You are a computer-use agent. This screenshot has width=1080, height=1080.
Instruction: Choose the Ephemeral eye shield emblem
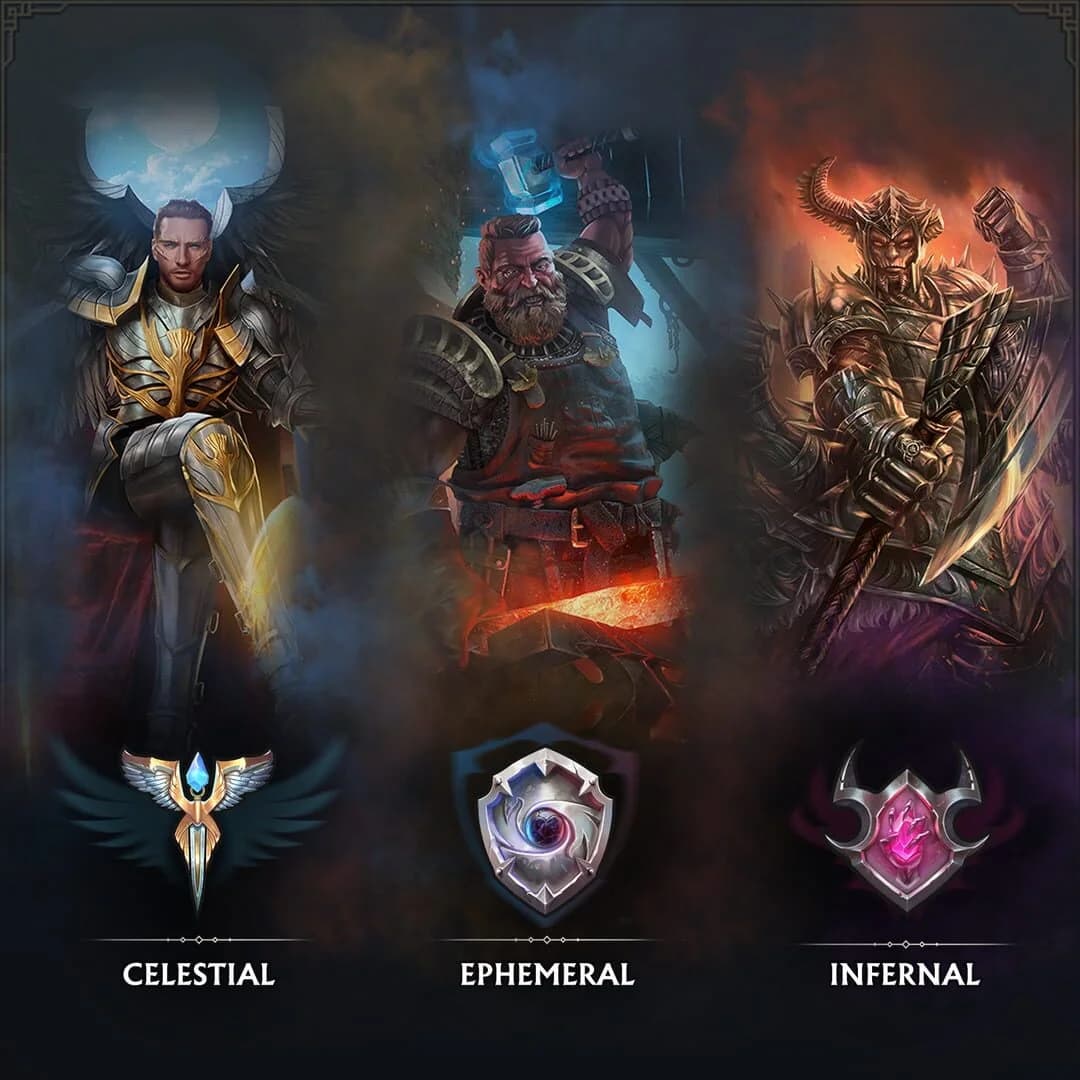[x=545, y=828]
